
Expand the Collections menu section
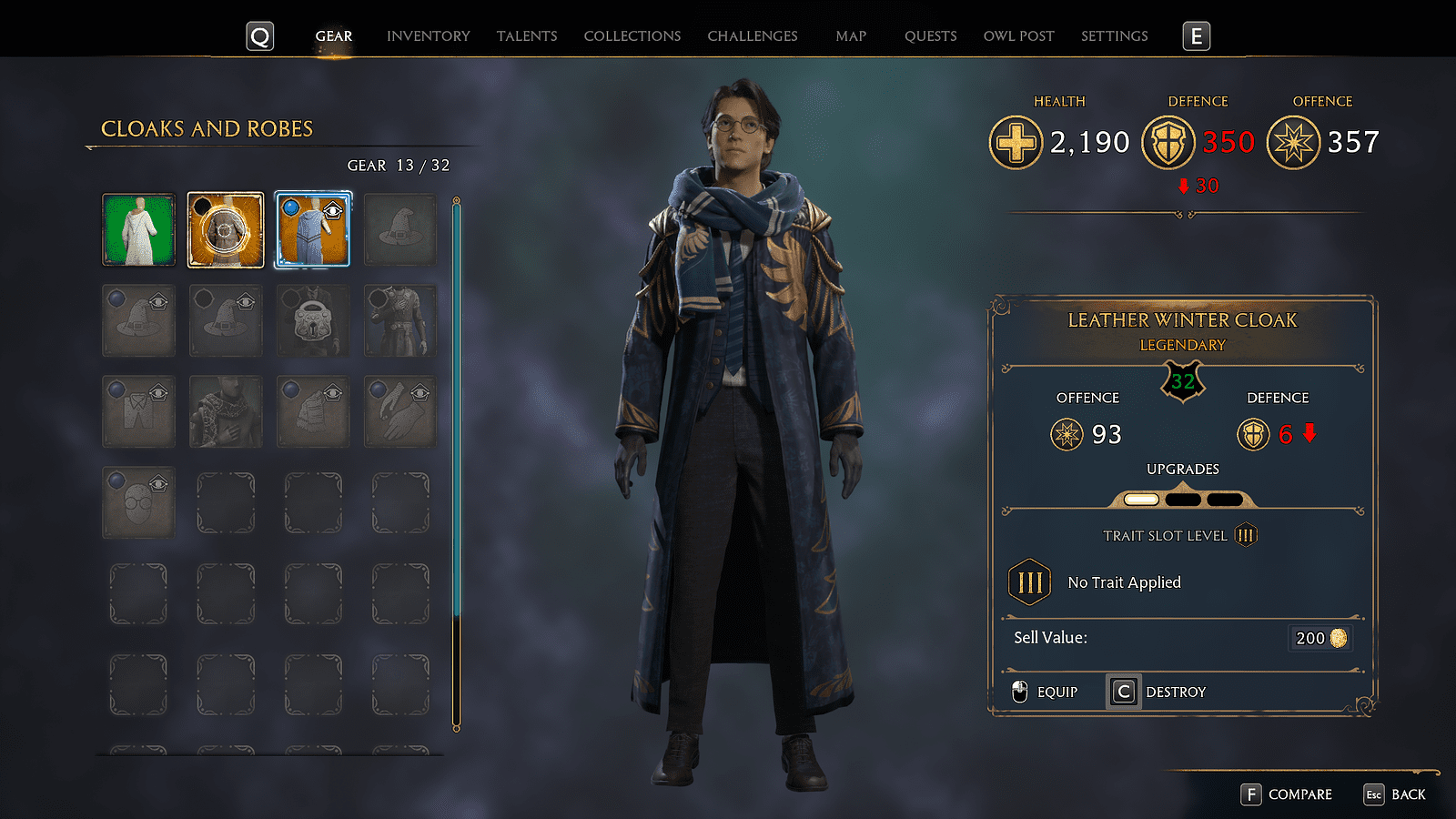click(632, 36)
